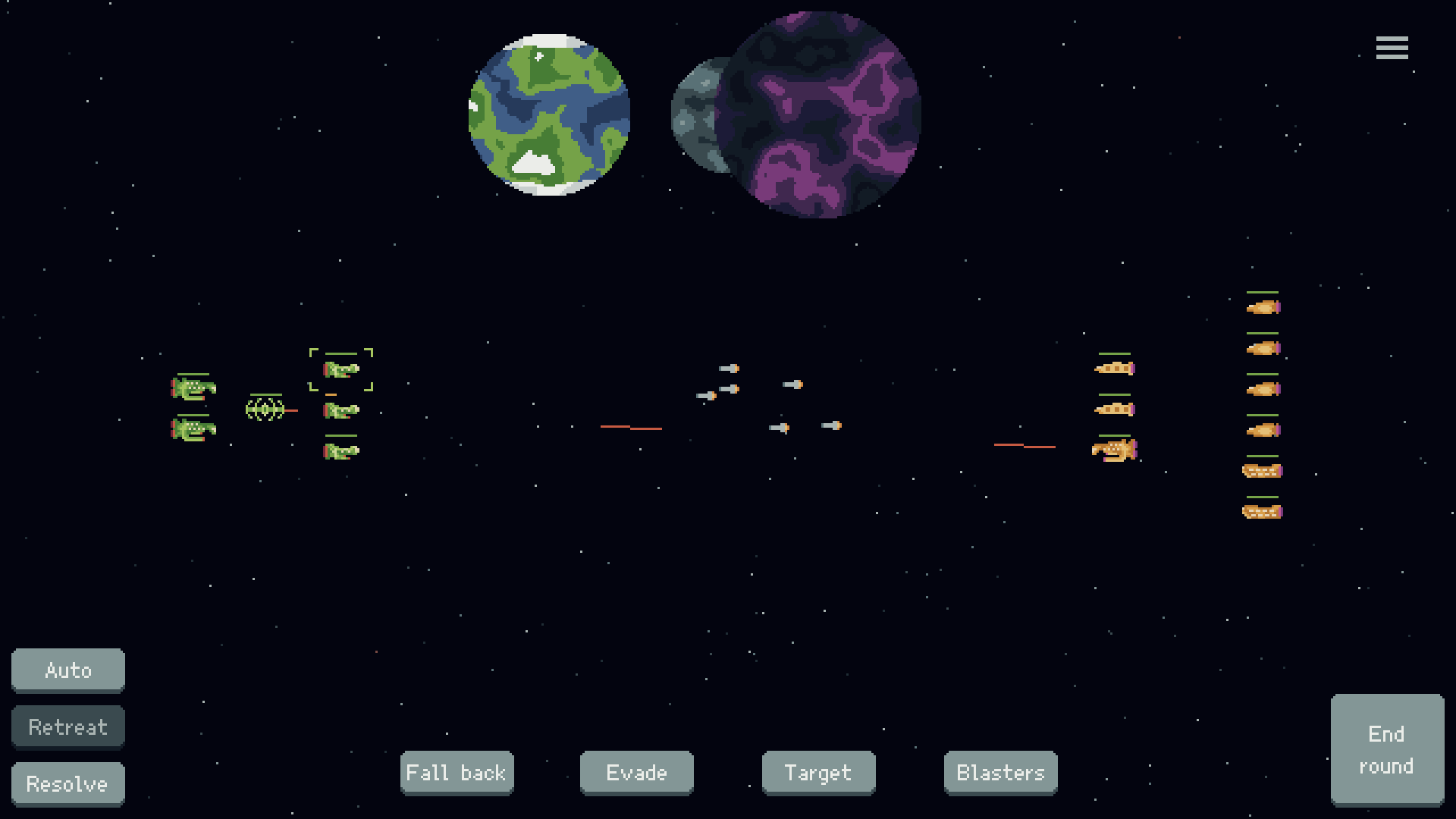Click the orange transport ship at bottom right
This screenshot has width=1456, height=819.
1261,510
